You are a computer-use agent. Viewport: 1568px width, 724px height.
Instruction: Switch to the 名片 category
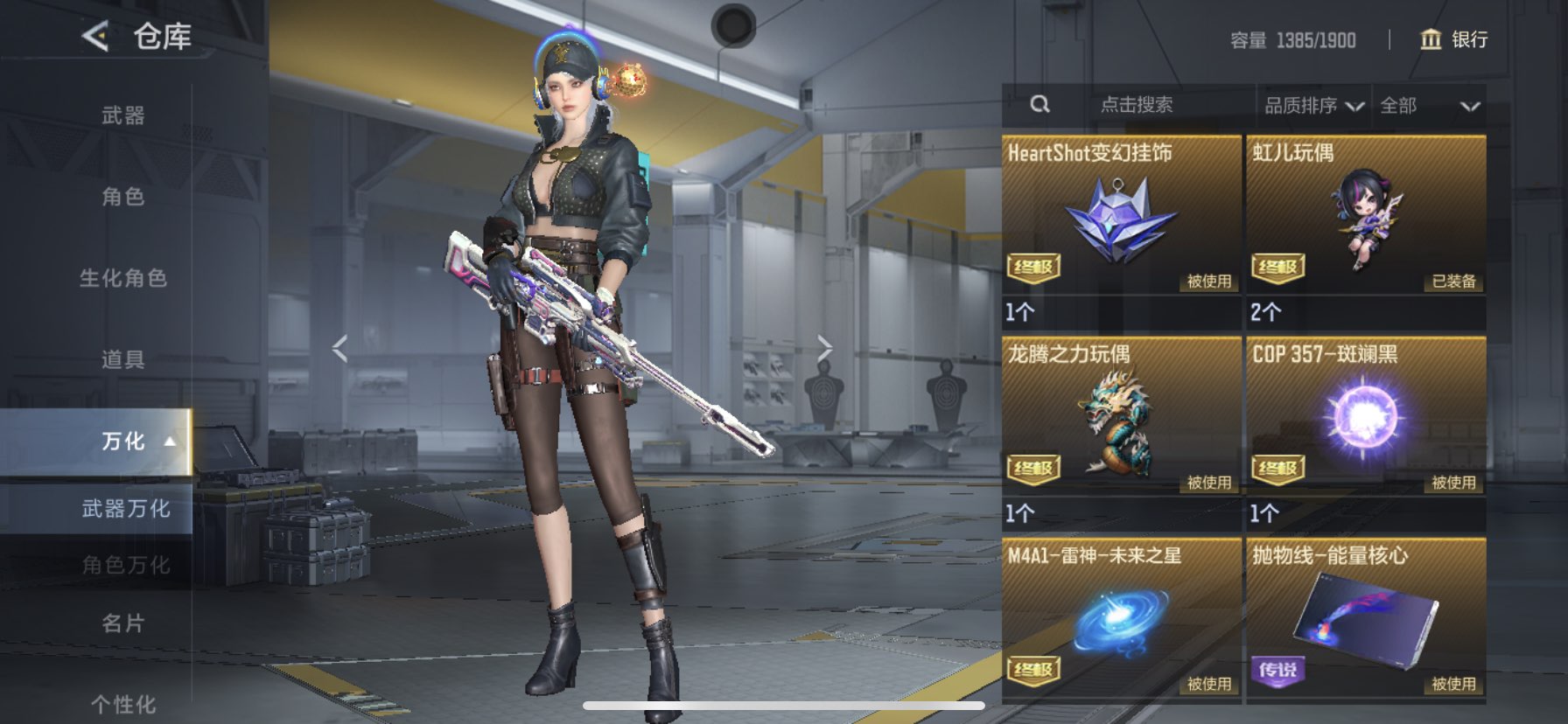(x=122, y=623)
